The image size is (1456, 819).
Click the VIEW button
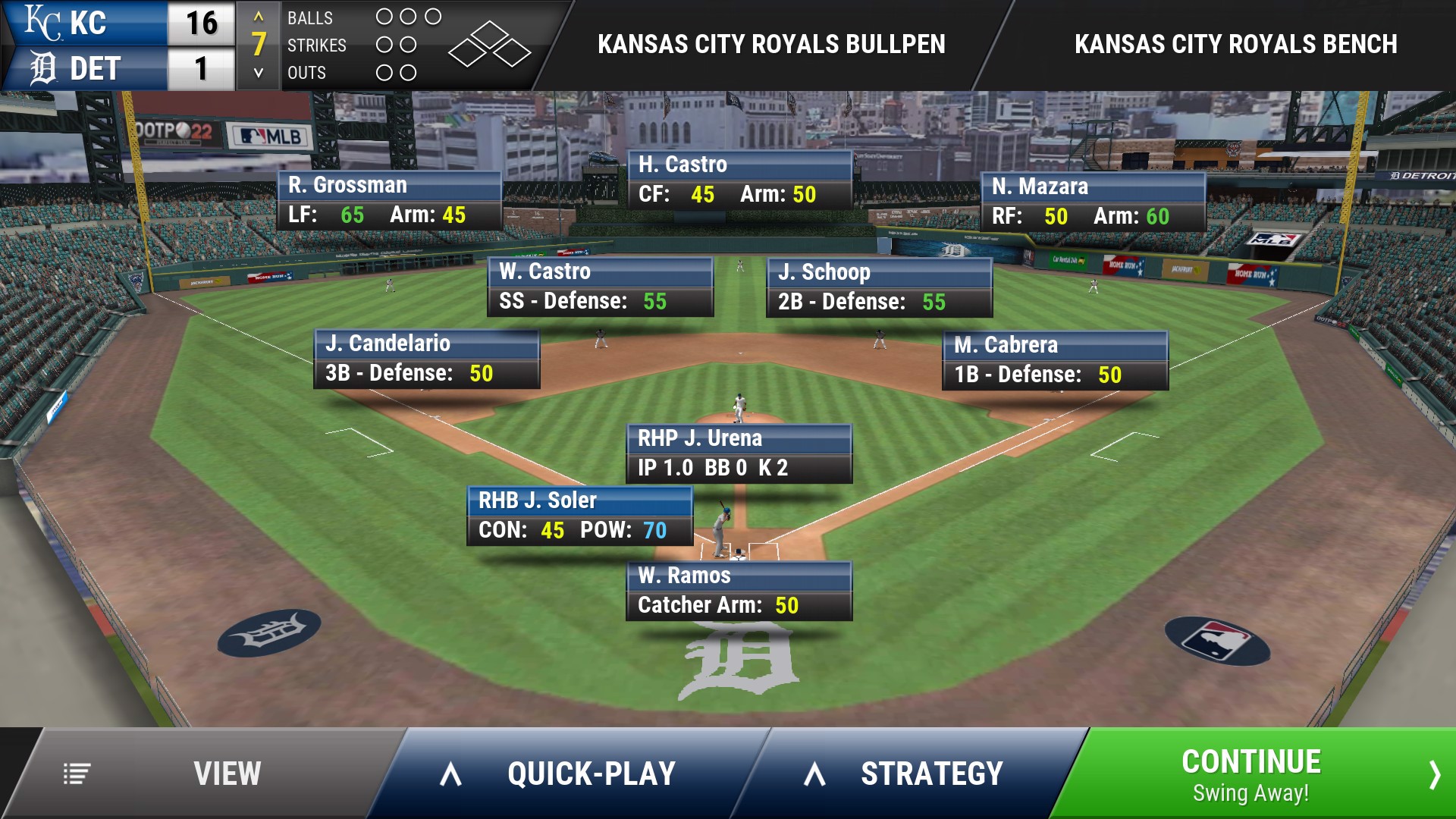[226, 773]
